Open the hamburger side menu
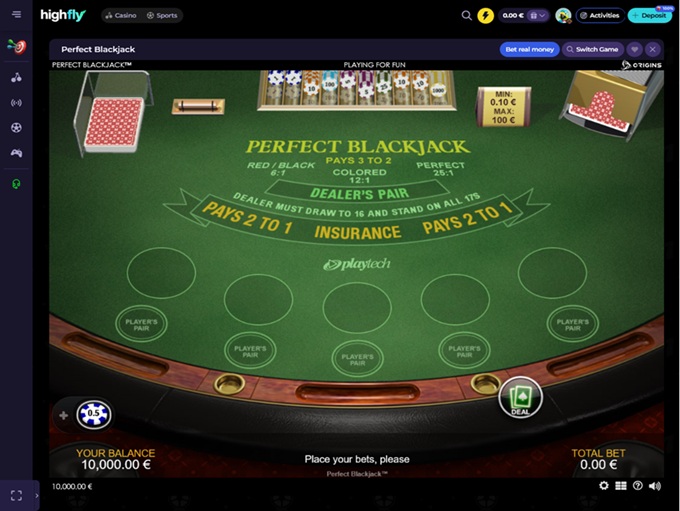 click(16, 15)
